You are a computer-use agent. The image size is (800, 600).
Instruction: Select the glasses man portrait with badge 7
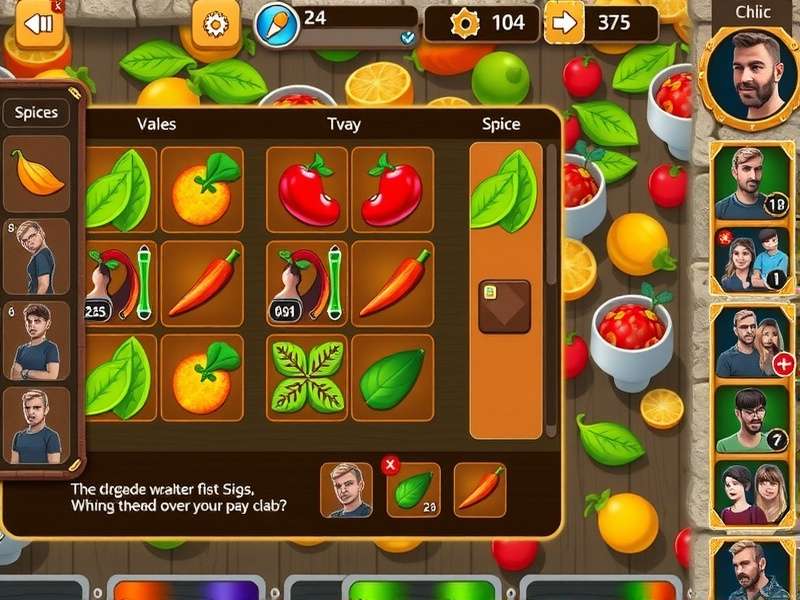click(752, 419)
